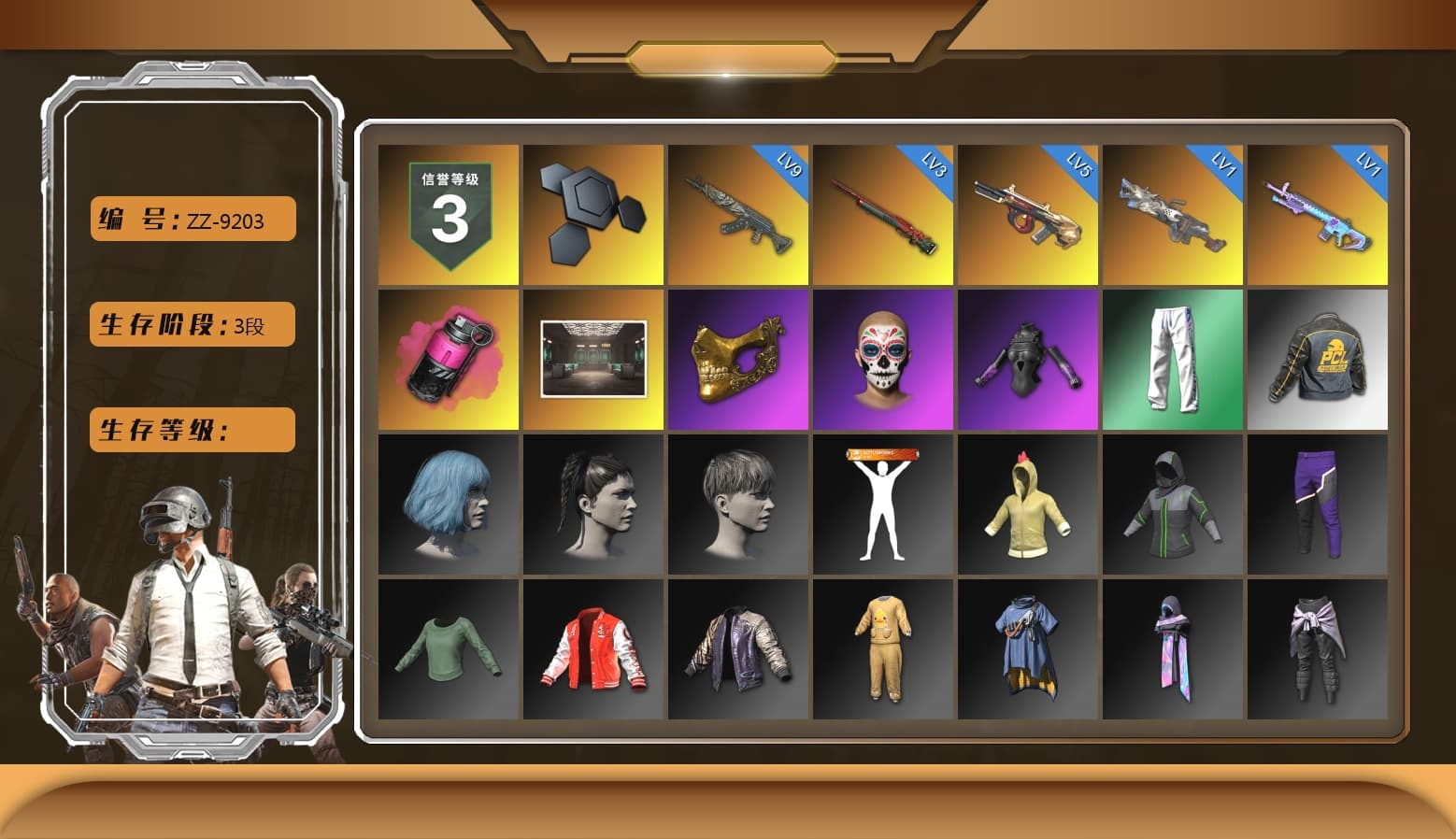Open the LV3 red shotgun skin

[x=882, y=213]
